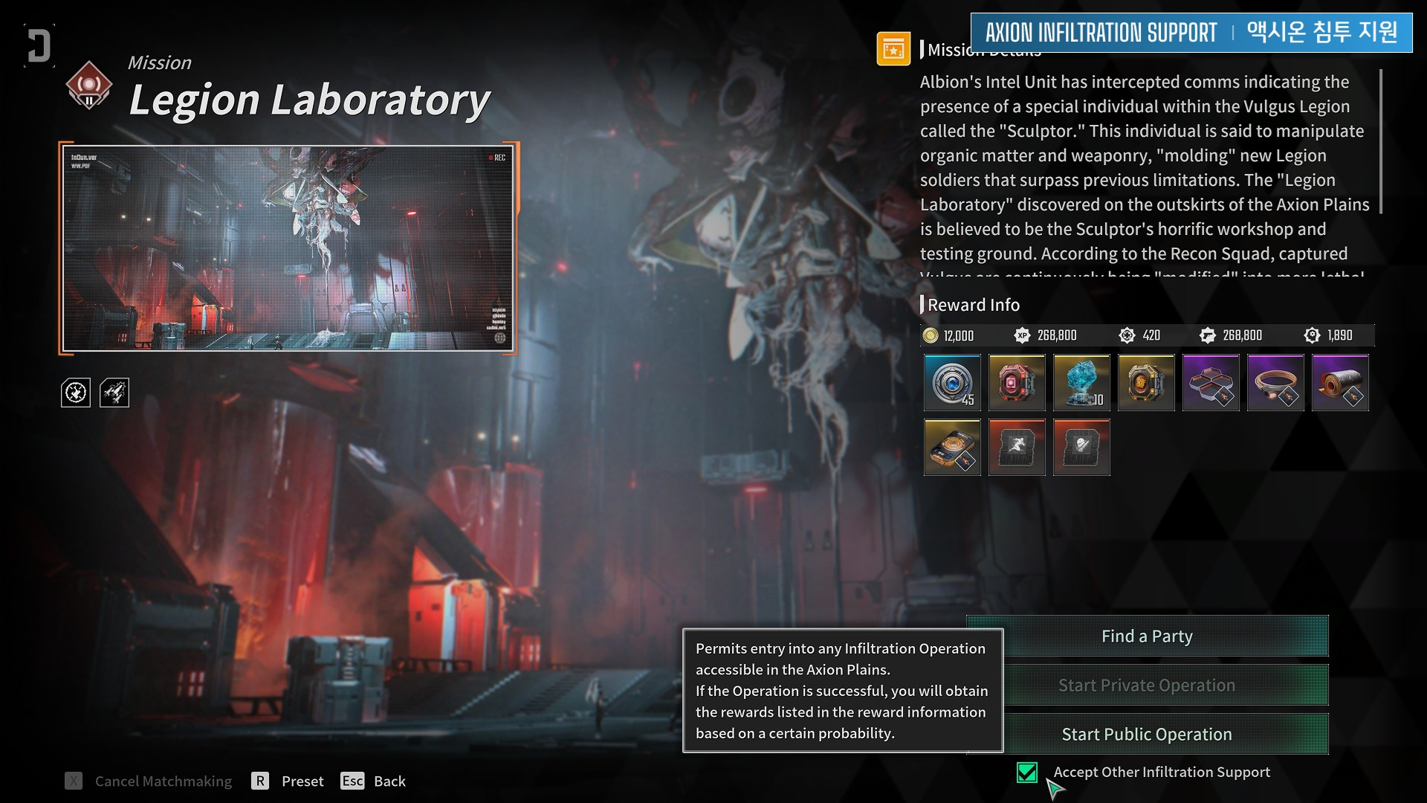The image size is (1427, 803).
Task: Cancel Matchmaking
Action: tap(149, 781)
